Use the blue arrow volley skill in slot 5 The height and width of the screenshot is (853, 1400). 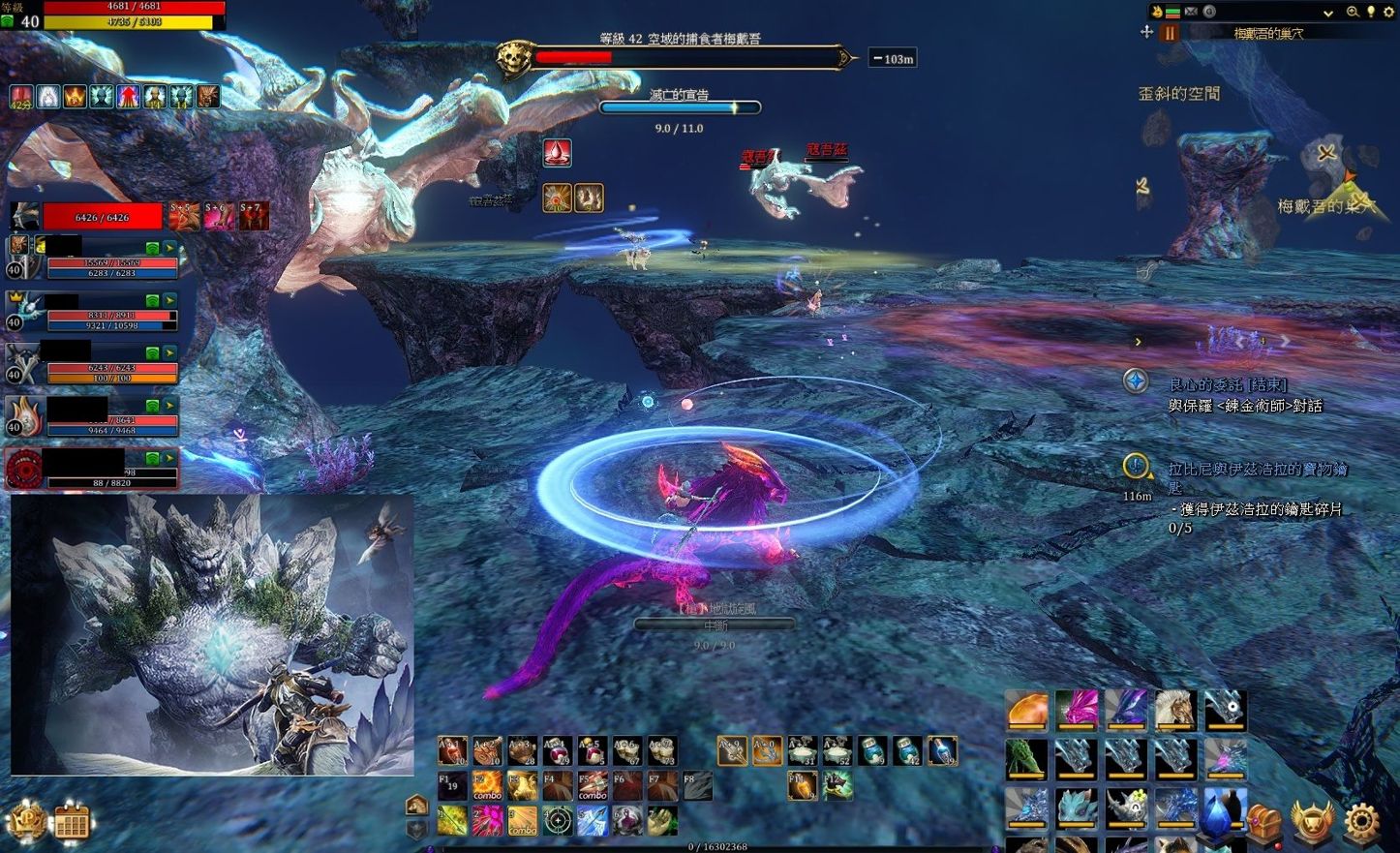point(592,821)
